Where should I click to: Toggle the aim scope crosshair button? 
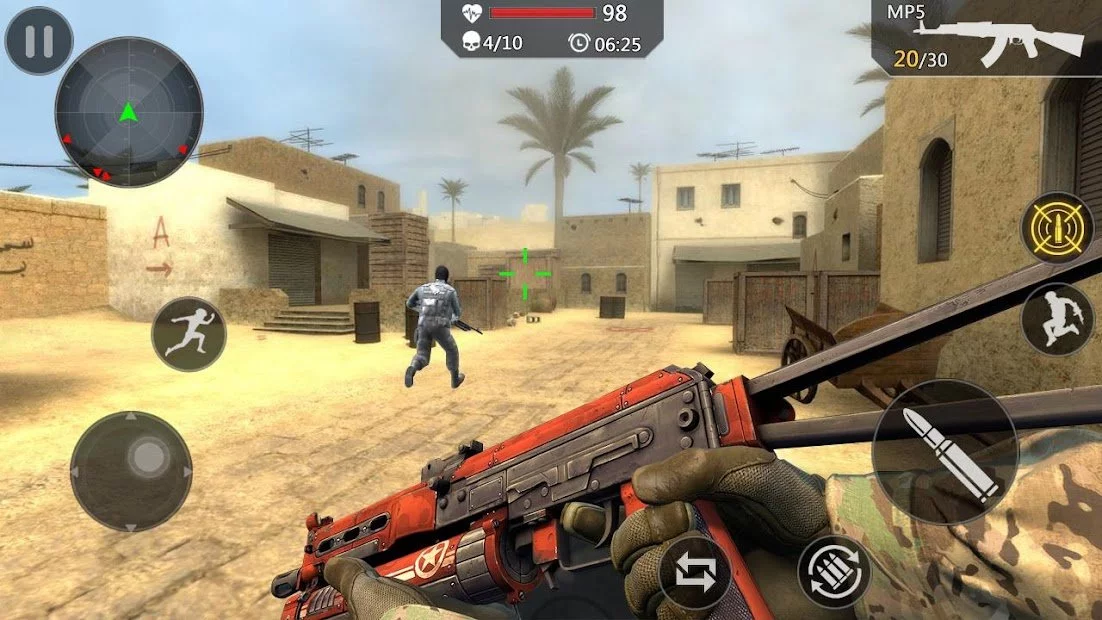tap(1057, 228)
